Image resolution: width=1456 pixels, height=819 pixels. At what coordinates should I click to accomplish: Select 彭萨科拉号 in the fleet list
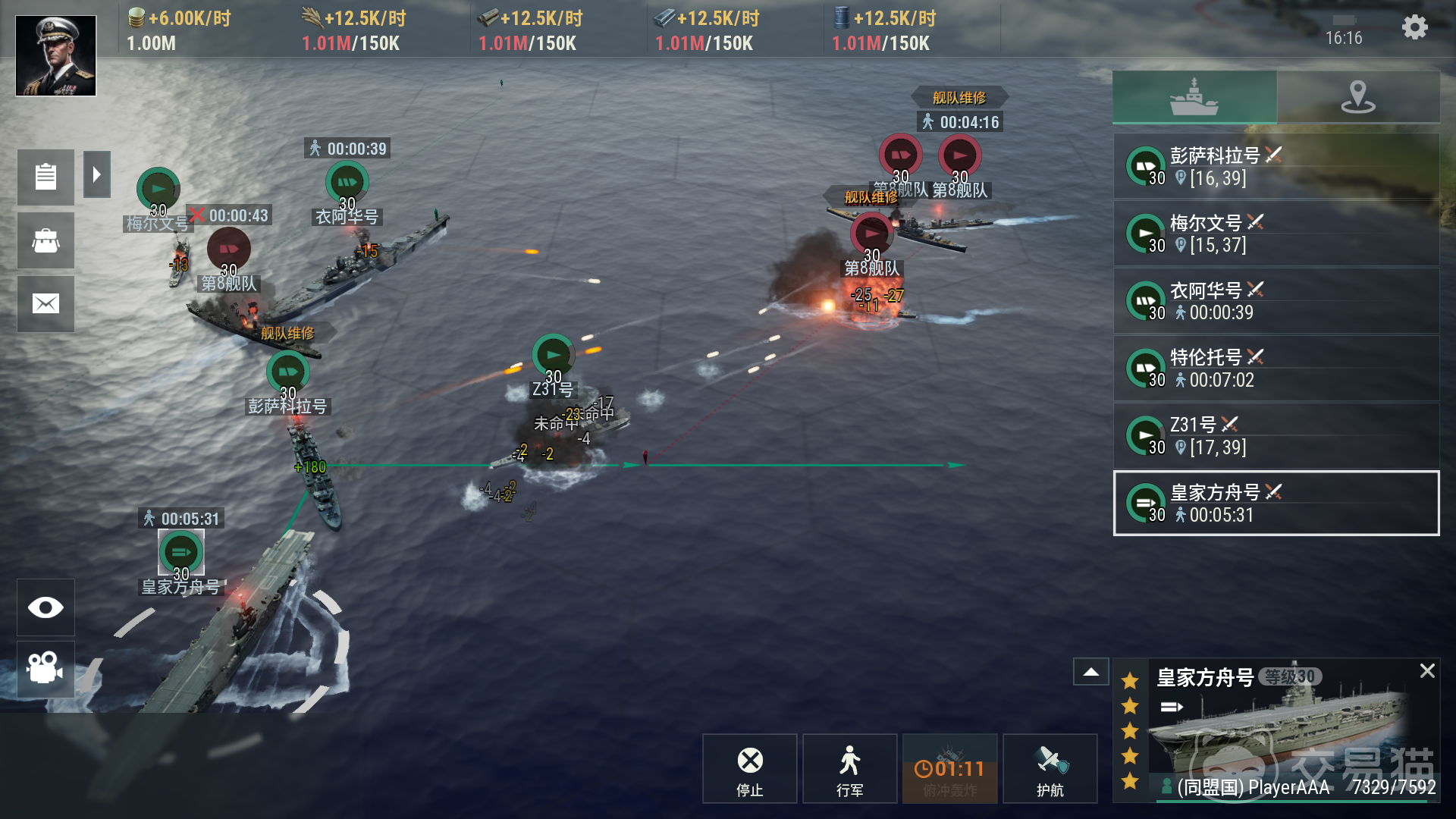point(1276,167)
